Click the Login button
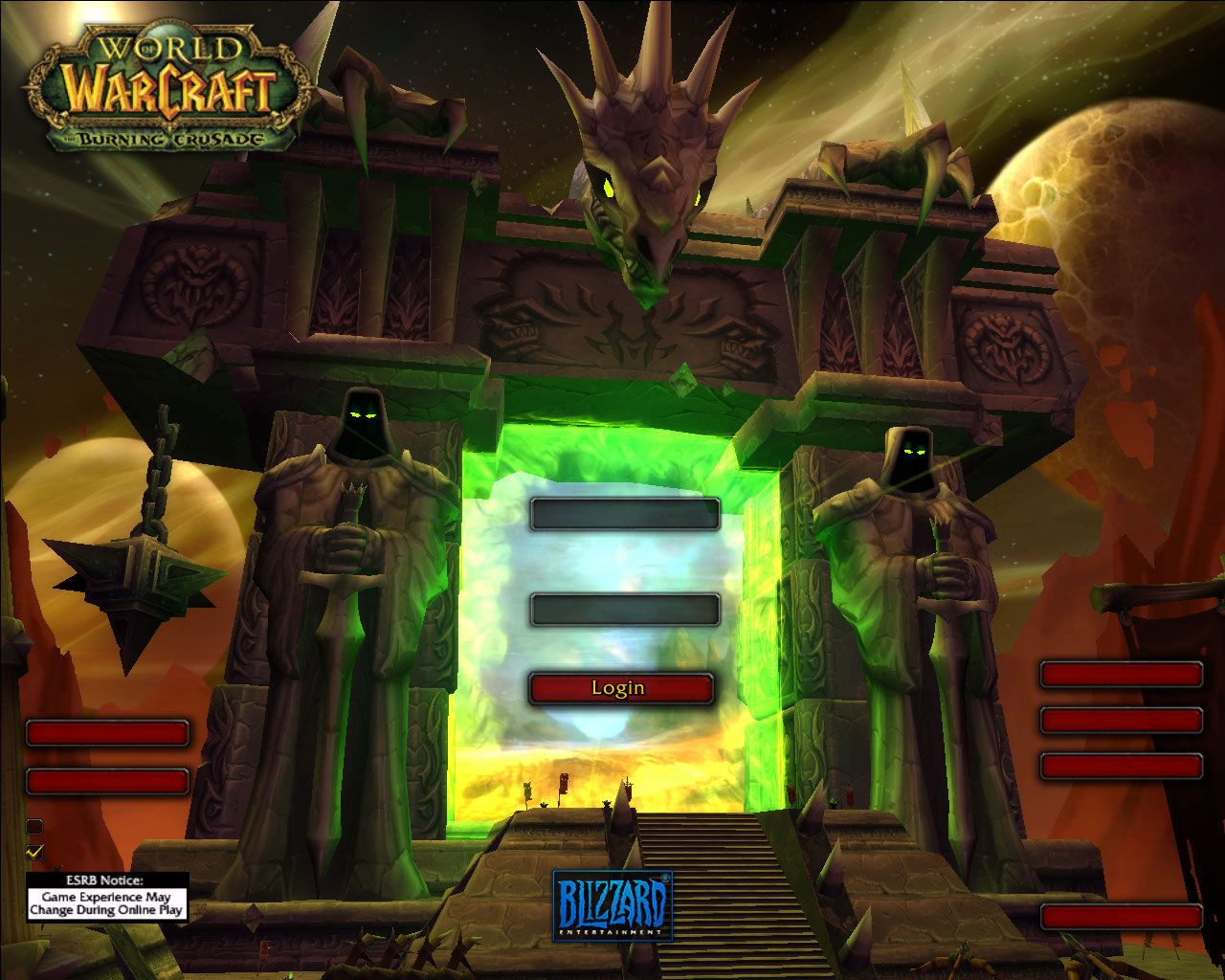 (x=620, y=687)
